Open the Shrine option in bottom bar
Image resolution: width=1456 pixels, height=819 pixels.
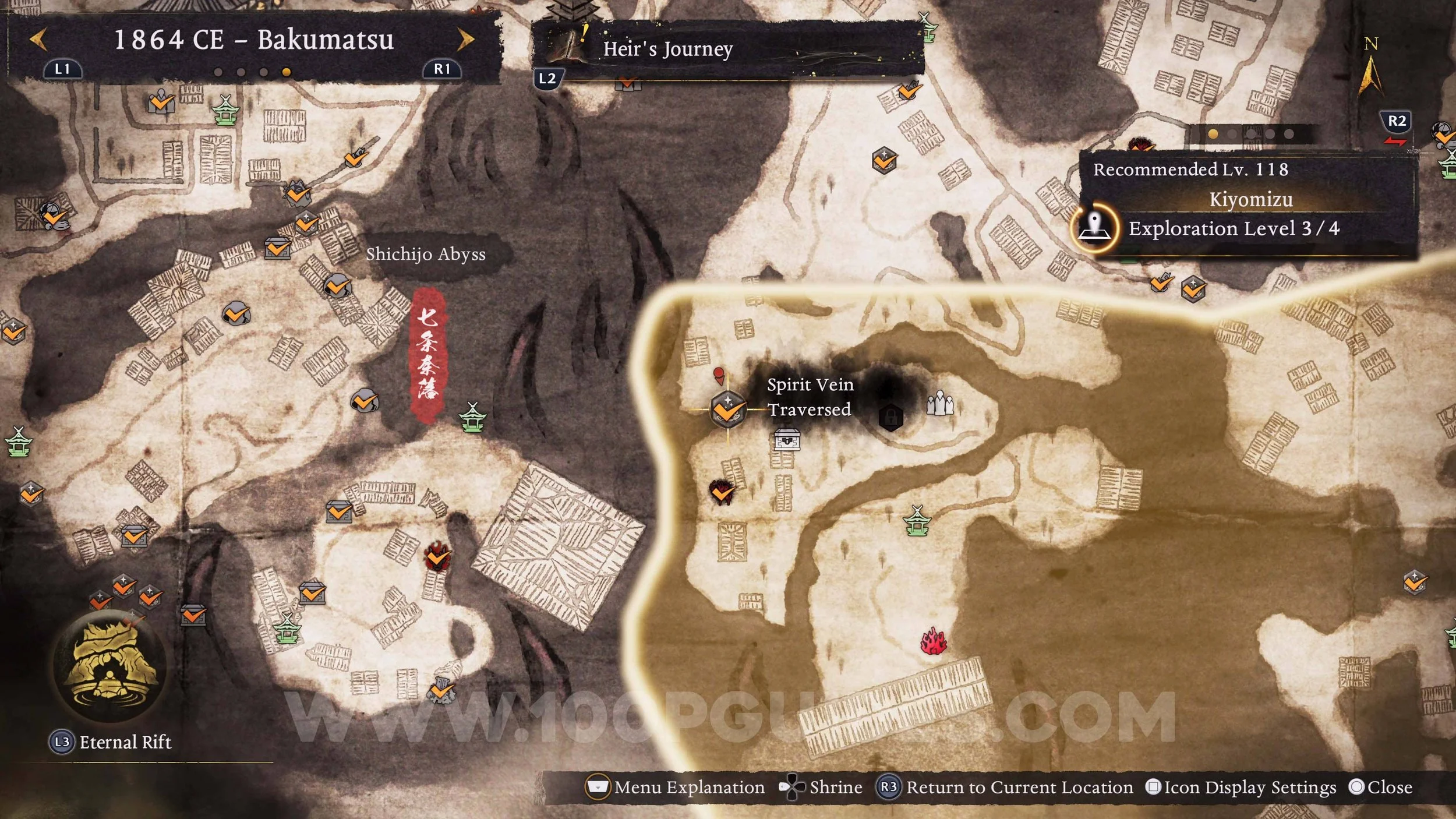click(x=821, y=788)
